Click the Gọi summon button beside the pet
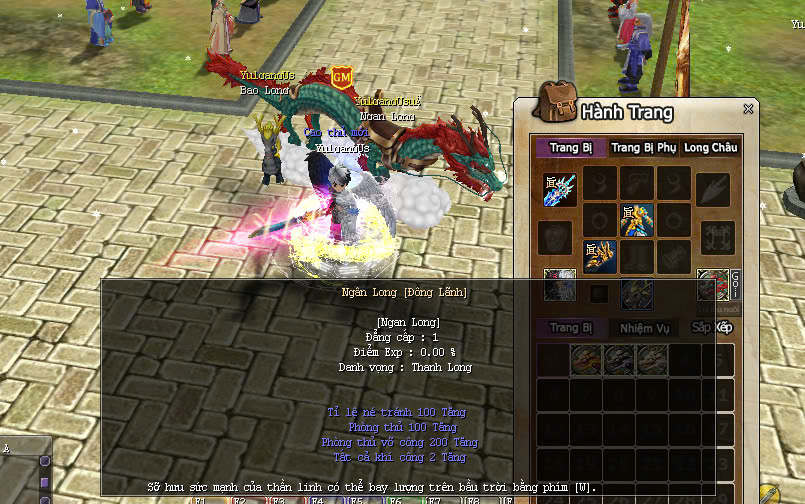Viewport: 805px width, 504px height. point(734,282)
